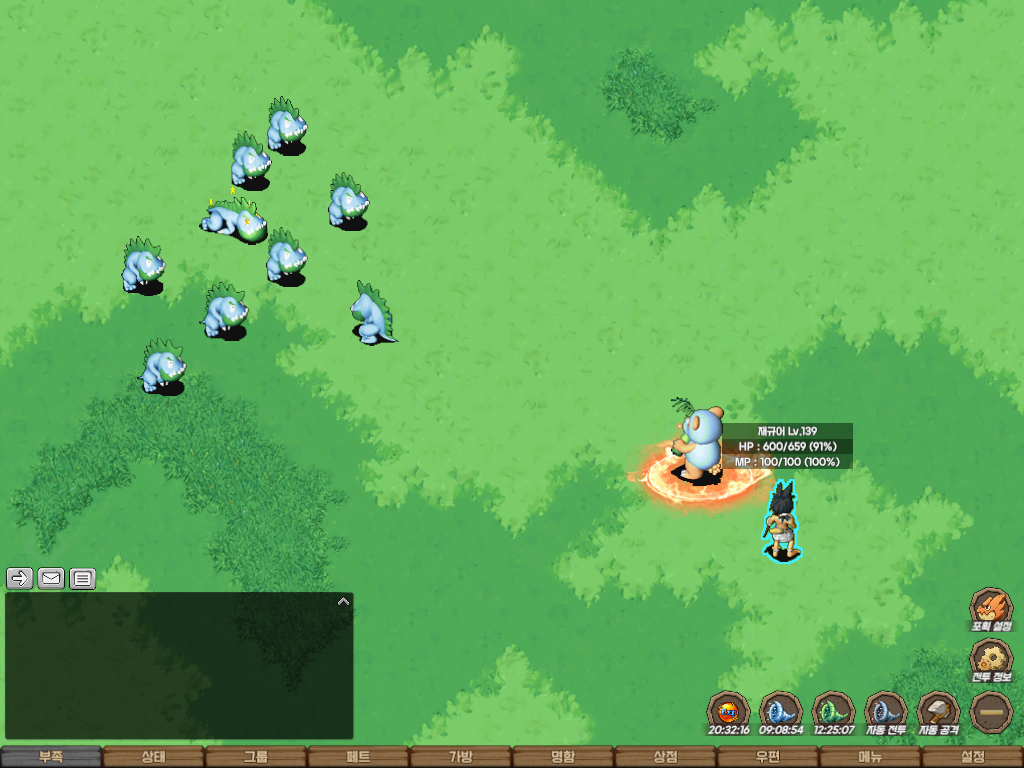Toggle 자동 전투 auto battle

(885, 711)
